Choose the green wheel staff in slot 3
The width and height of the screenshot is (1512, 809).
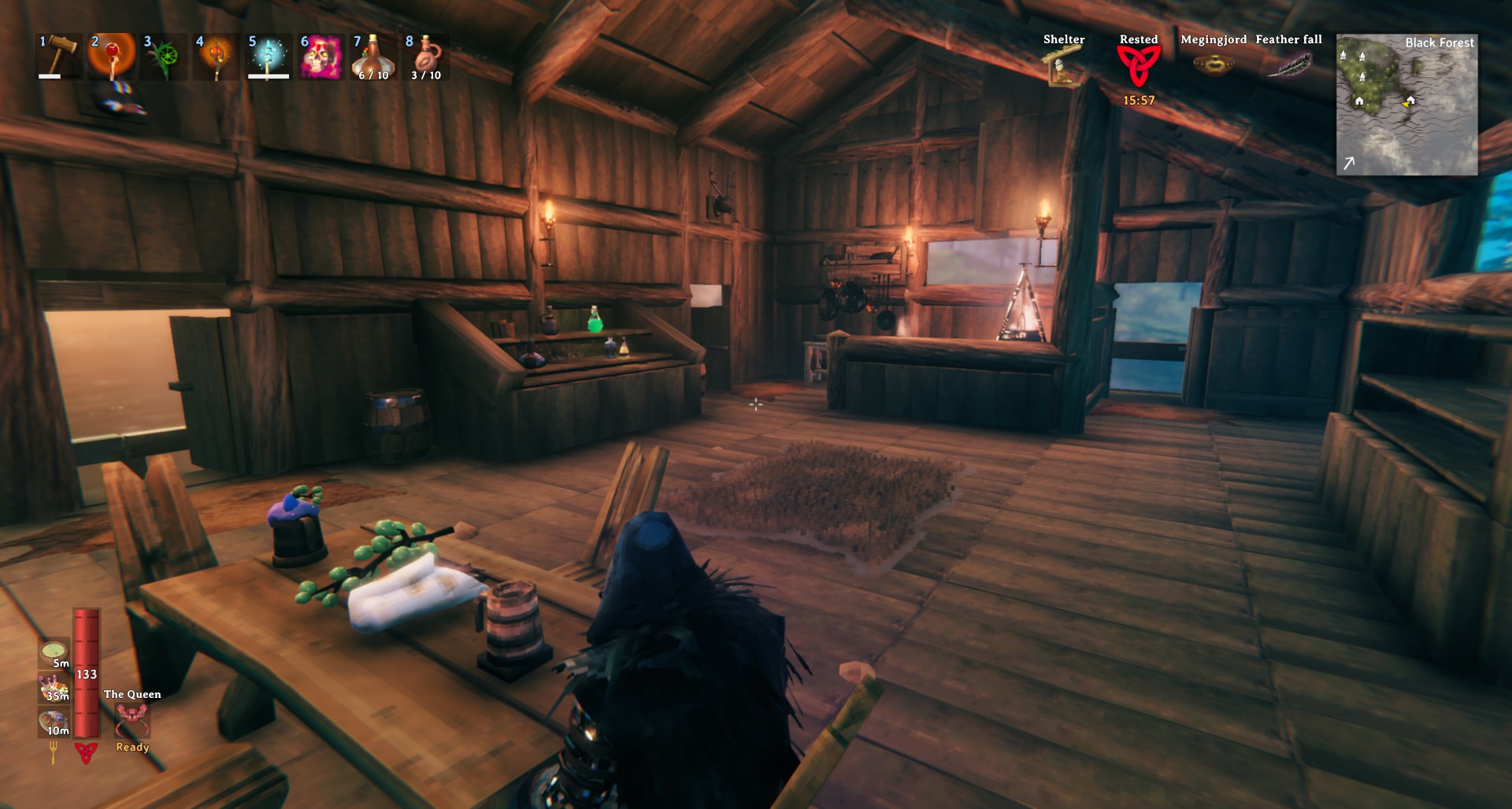pyautogui.click(x=164, y=56)
